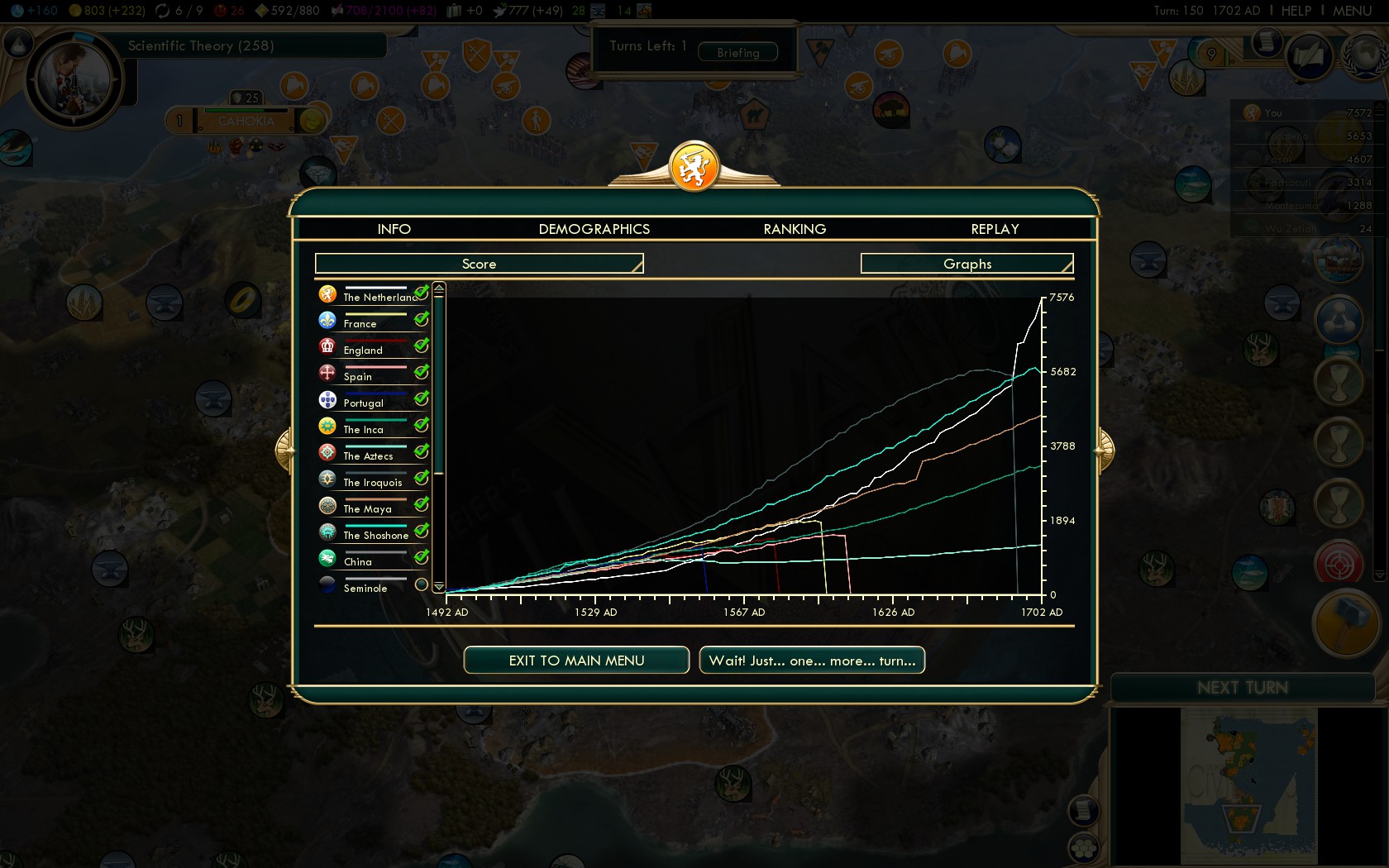Toggle The Netherlands graph line checkbox

[x=422, y=293]
